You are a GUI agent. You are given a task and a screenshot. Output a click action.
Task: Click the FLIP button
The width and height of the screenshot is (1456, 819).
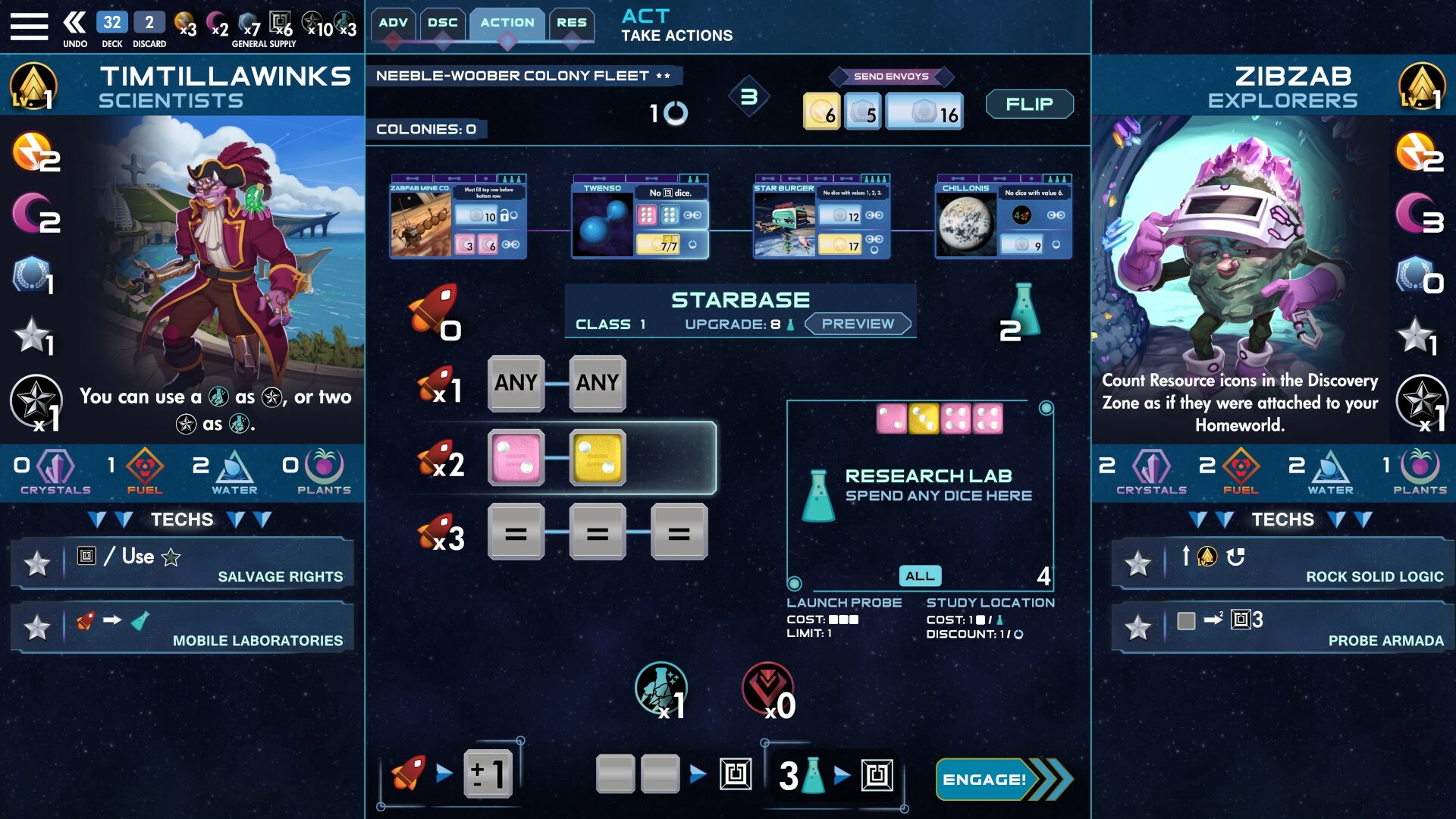[1029, 105]
